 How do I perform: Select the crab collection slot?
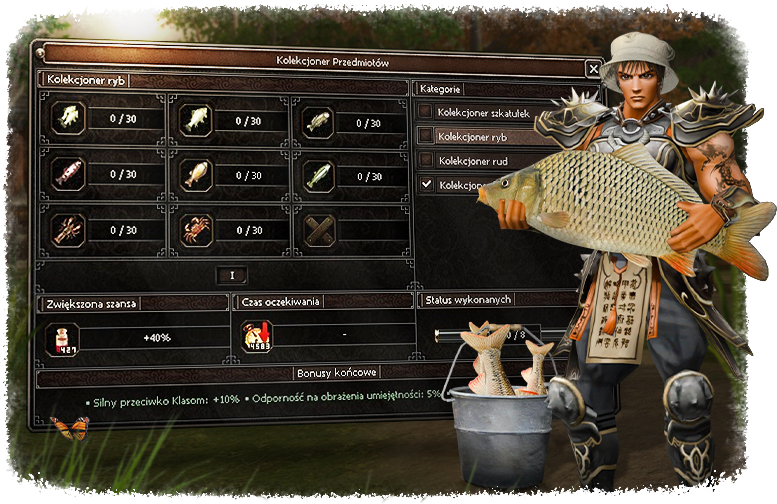click(x=196, y=230)
